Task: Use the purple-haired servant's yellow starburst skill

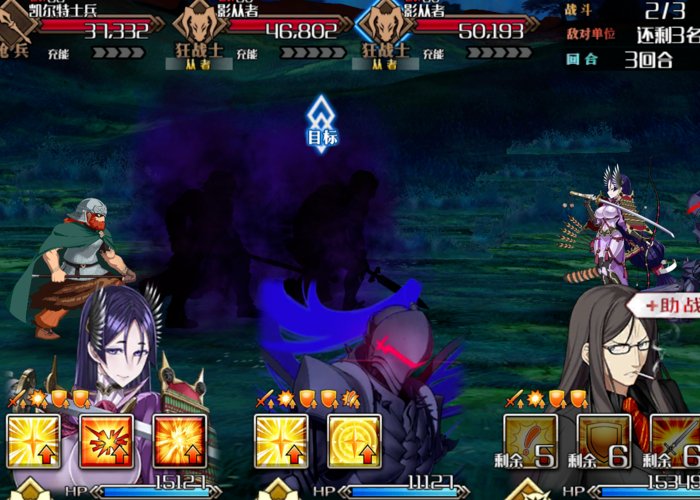Action: click(33, 441)
